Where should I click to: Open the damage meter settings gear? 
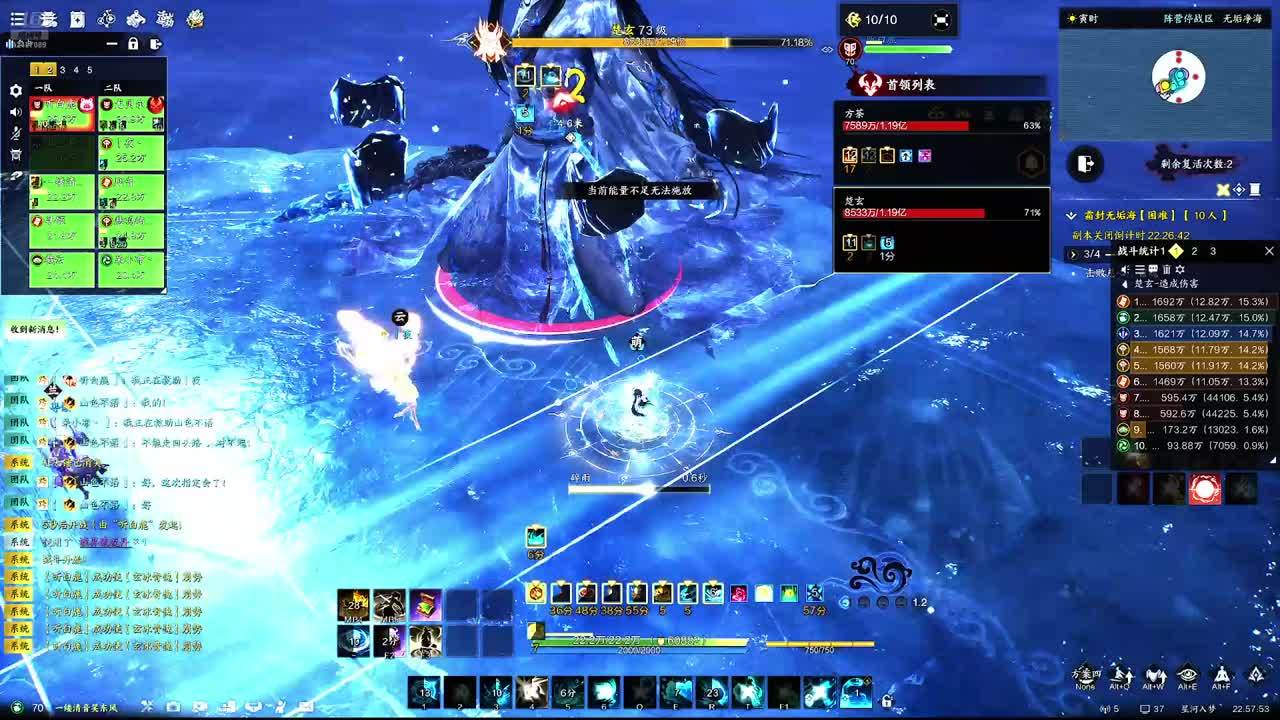click(x=1180, y=270)
